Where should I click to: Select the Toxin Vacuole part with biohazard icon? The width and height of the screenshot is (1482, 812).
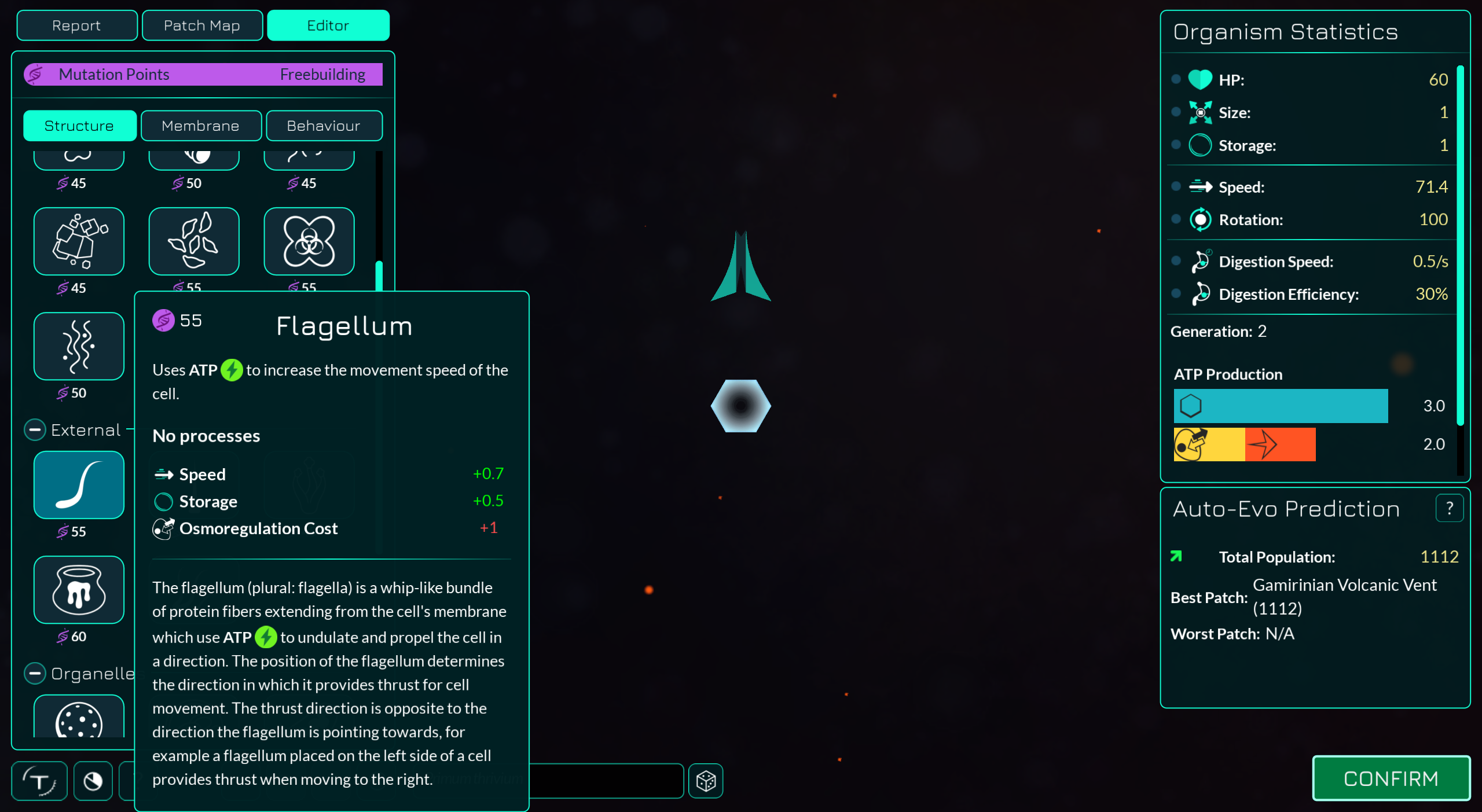tap(309, 241)
